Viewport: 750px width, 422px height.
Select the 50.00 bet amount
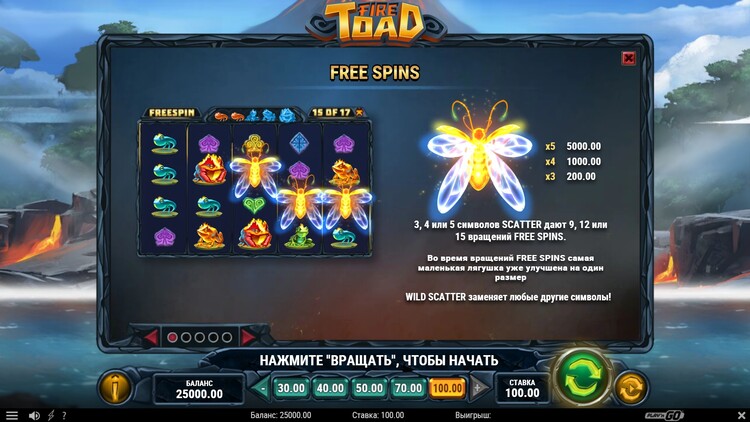point(368,388)
